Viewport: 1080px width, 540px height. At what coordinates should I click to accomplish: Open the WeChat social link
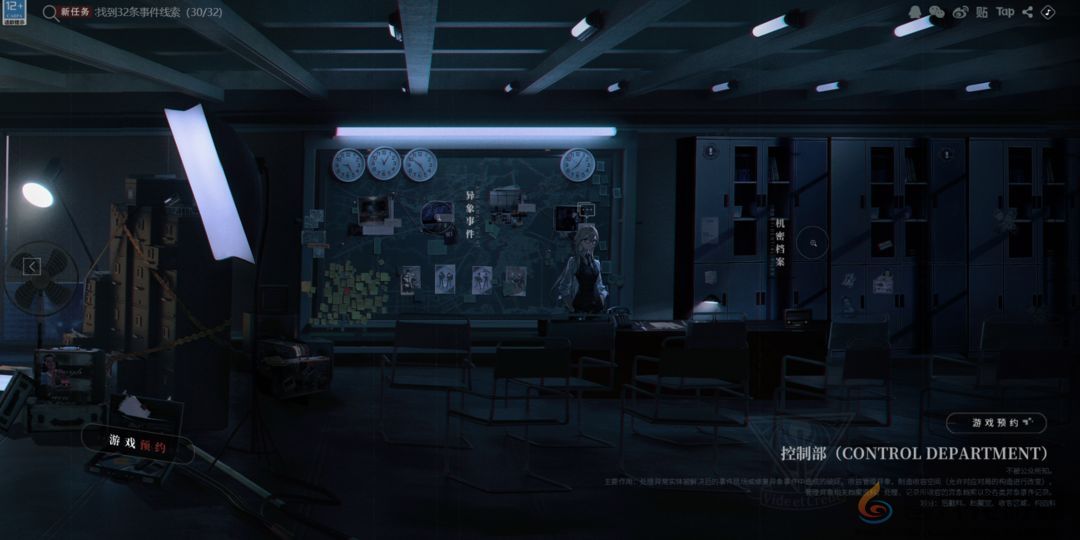[937, 12]
